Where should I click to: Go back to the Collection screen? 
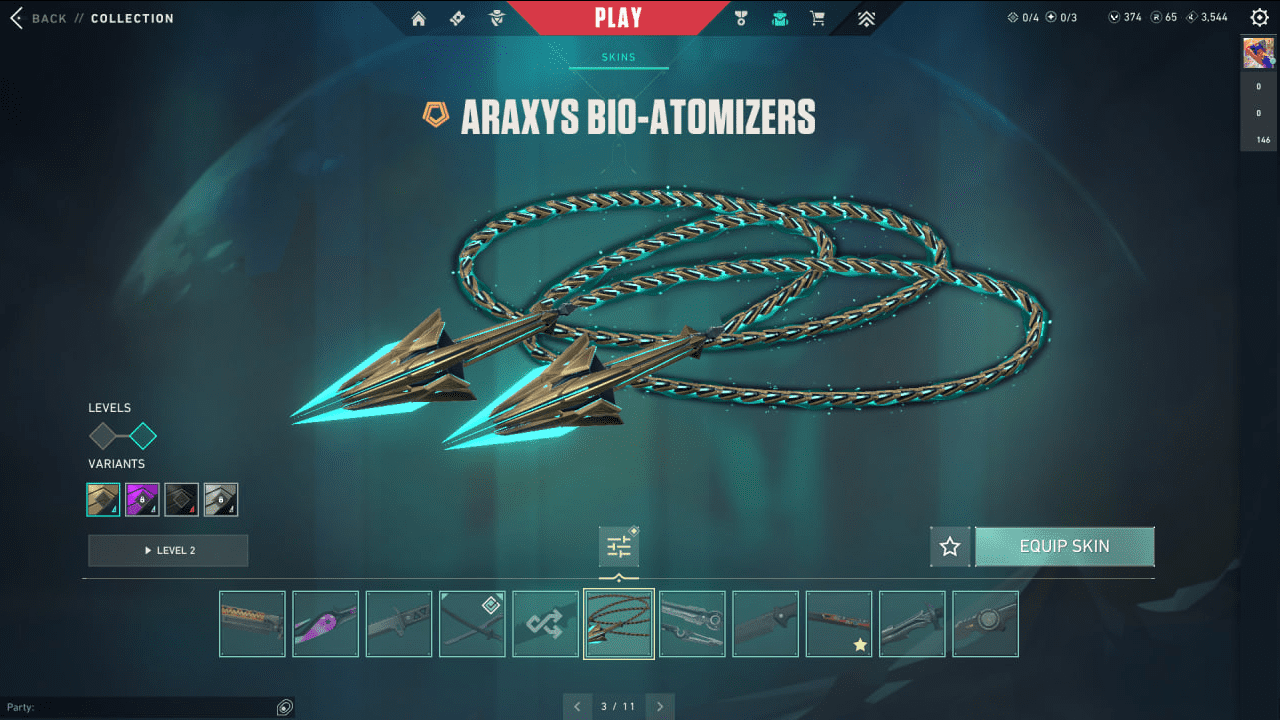[38, 18]
